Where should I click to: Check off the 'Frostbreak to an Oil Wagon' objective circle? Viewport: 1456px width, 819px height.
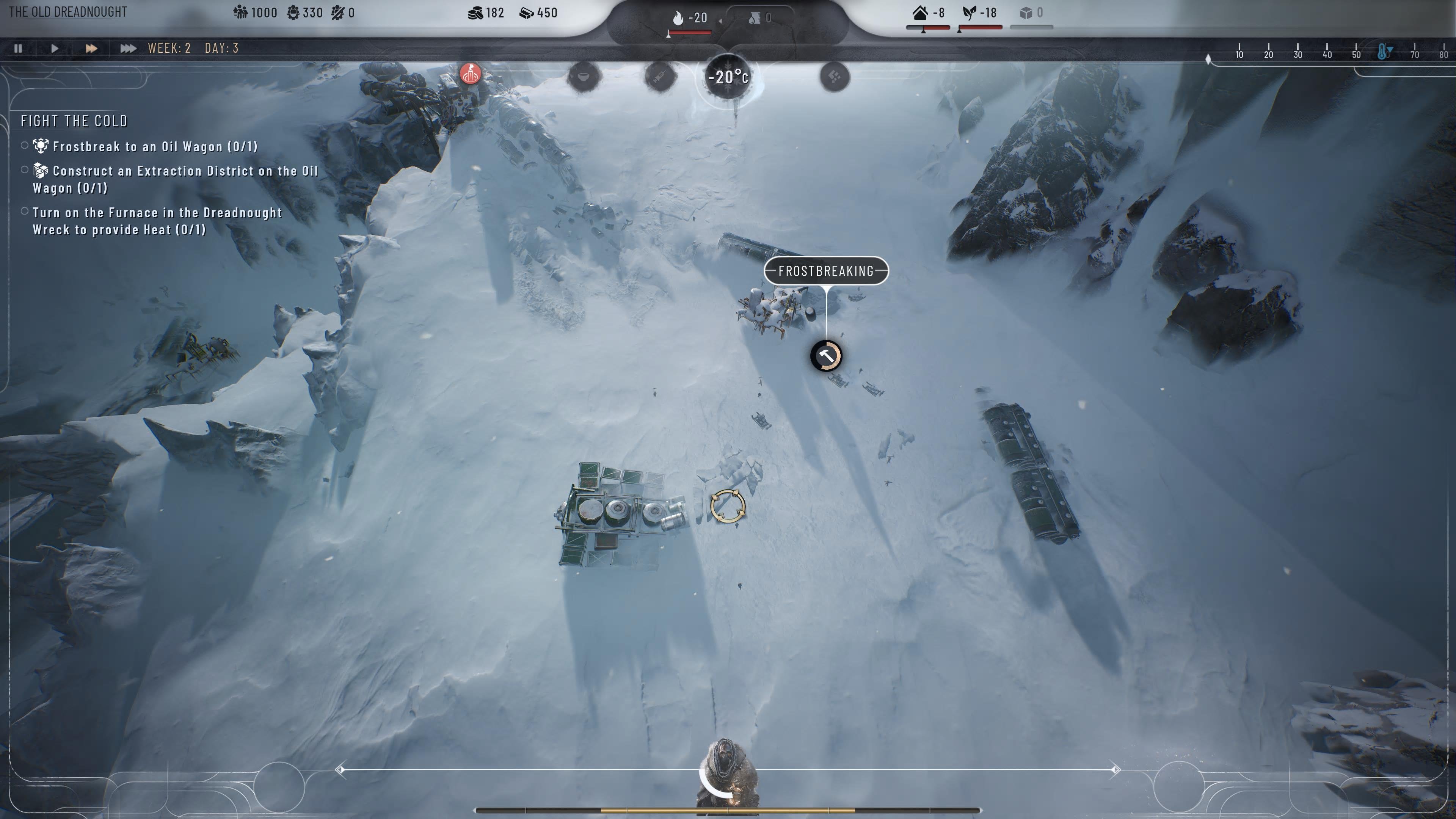(x=25, y=145)
